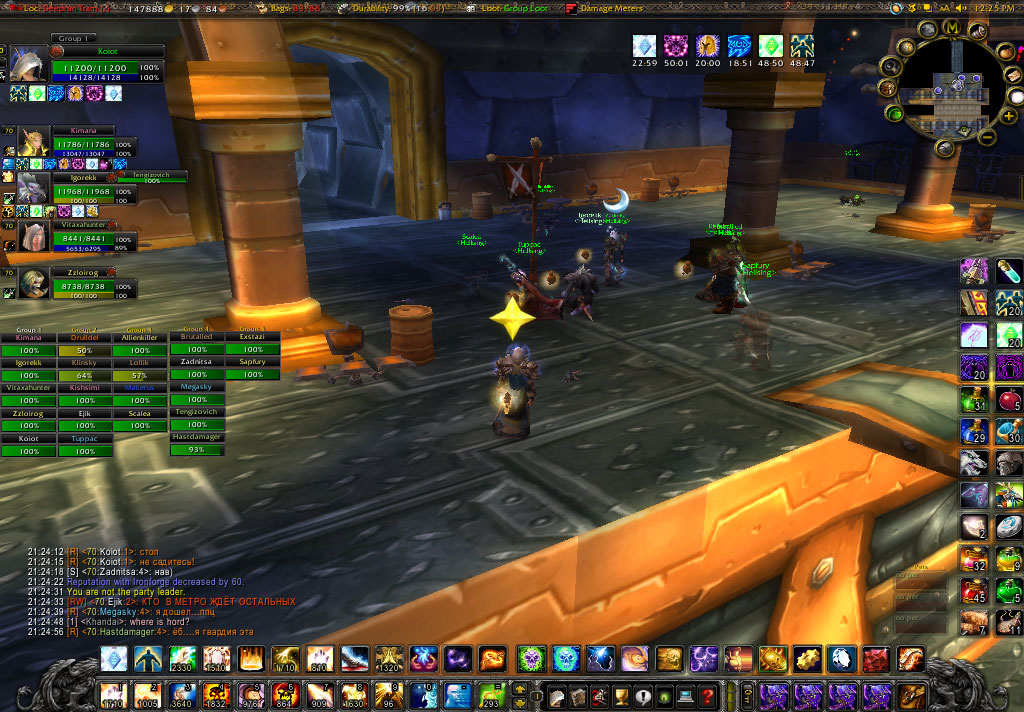
Task: Open the world map via the M button
Action: pos(951,27)
